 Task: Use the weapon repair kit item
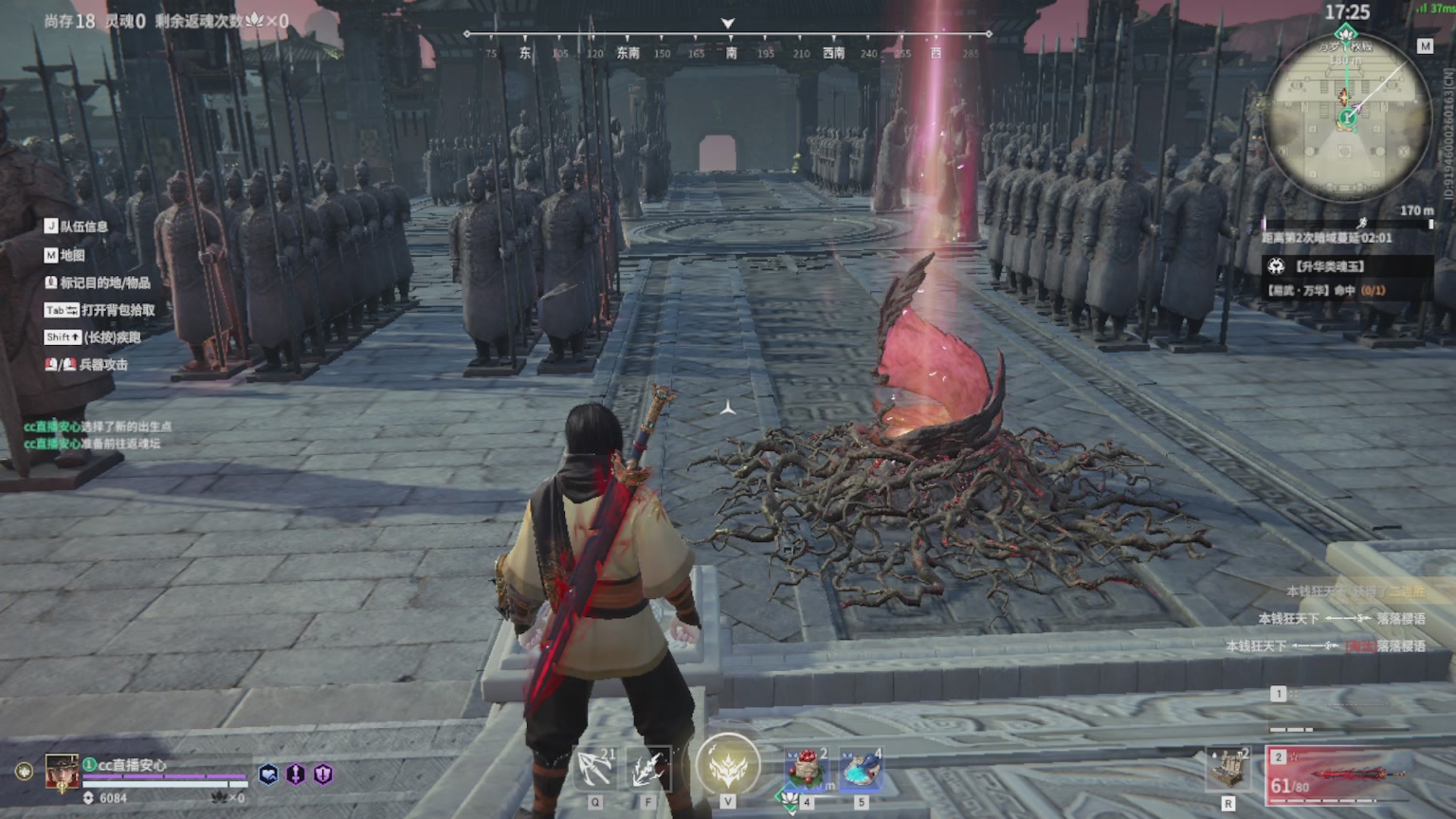point(1228,769)
